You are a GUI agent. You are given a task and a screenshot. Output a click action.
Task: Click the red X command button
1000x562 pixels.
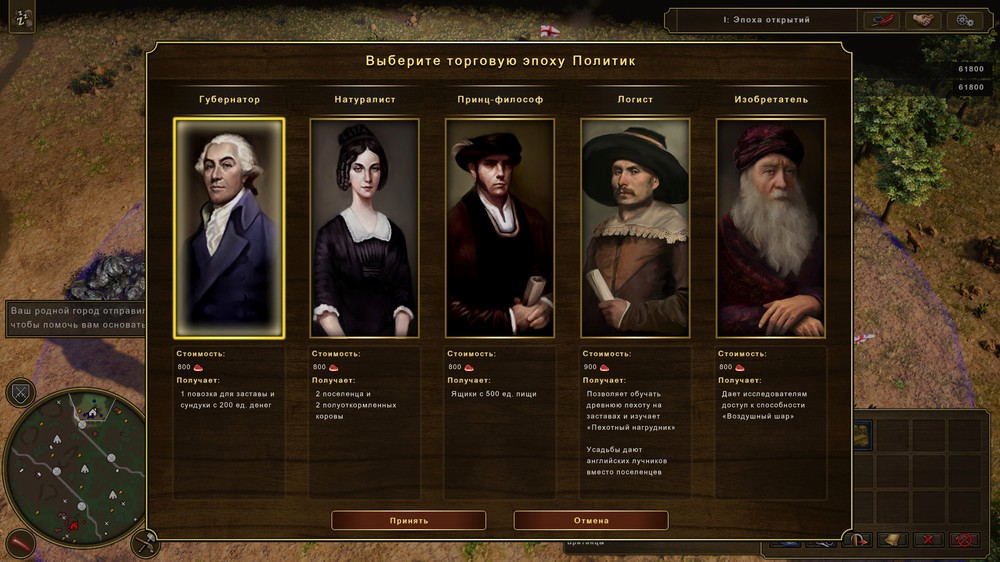929,540
